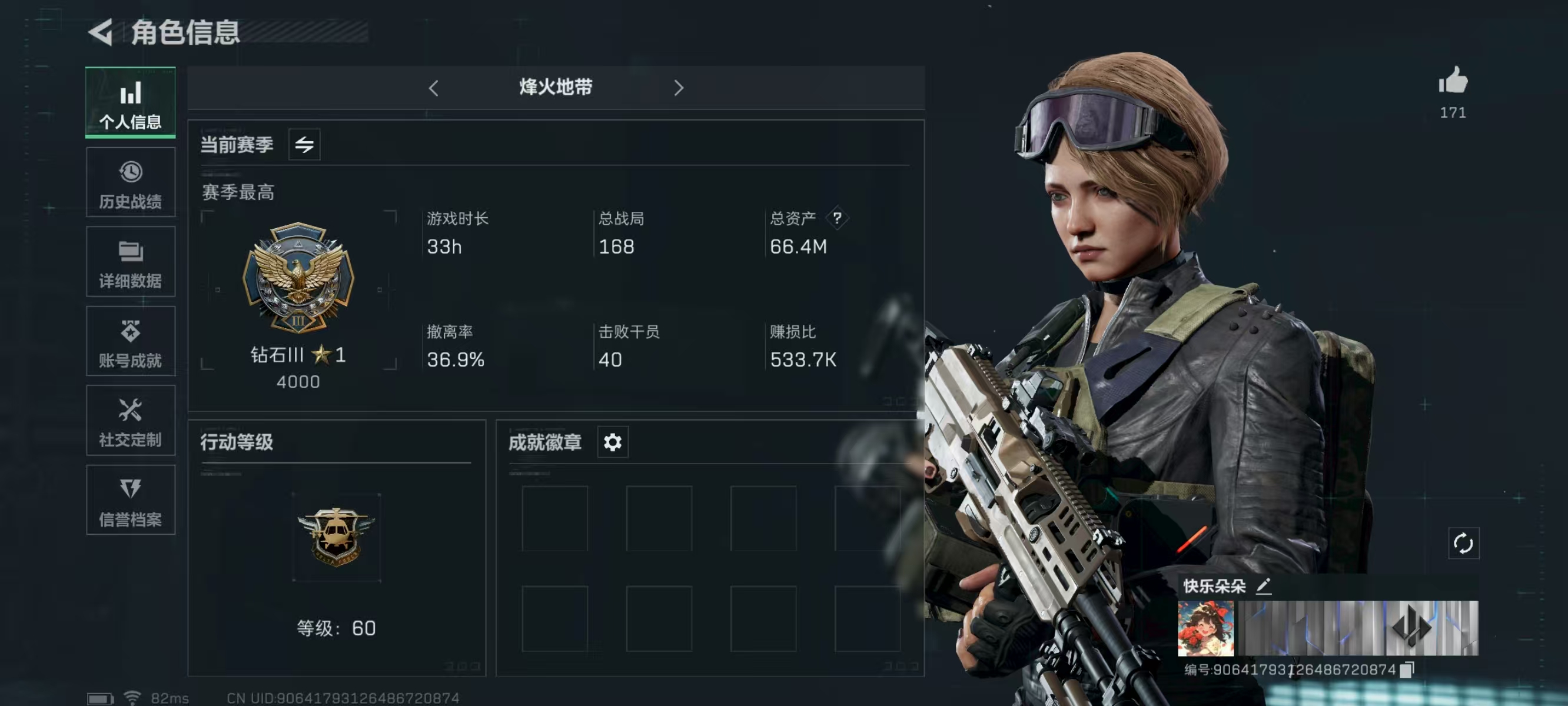Give a thumbs-up like to this profile

tap(1453, 81)
